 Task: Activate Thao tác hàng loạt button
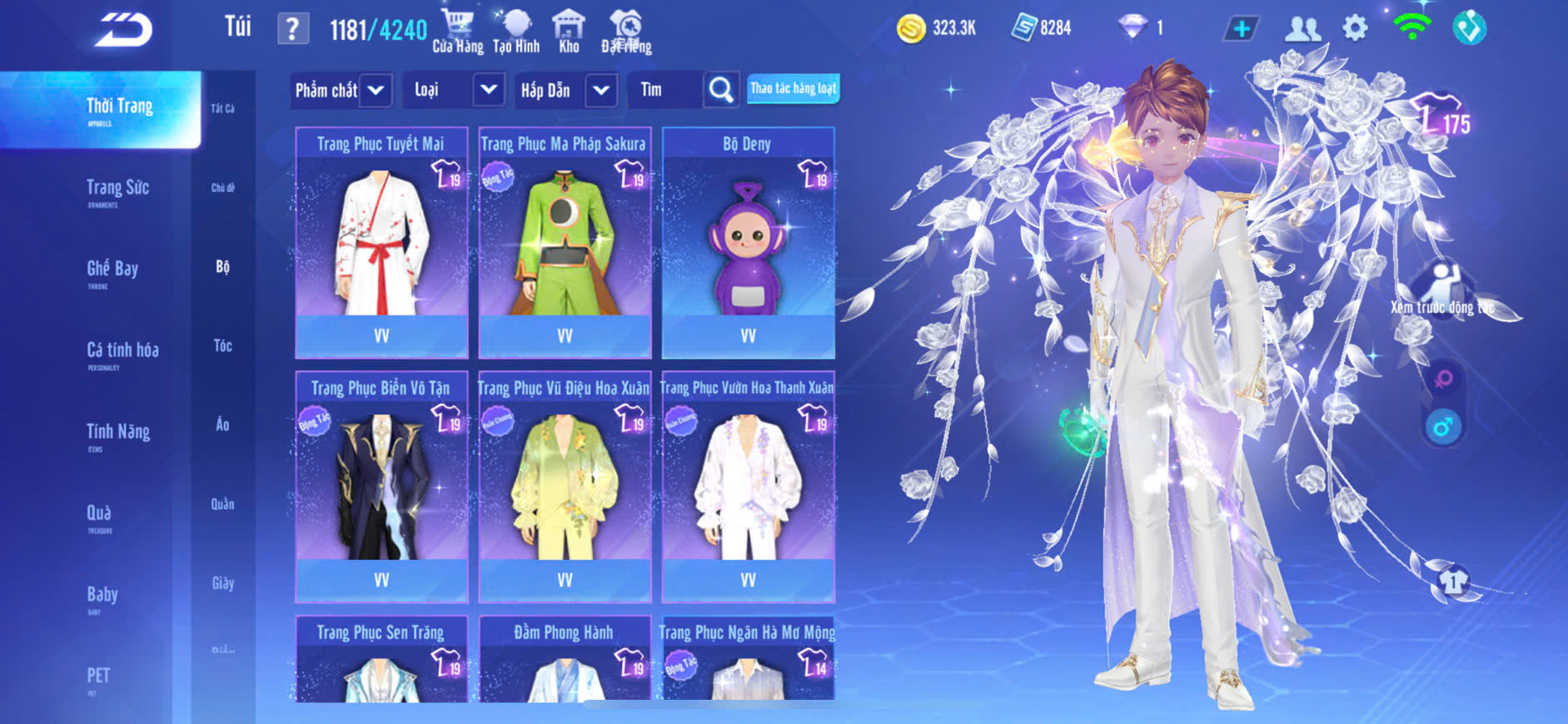click(793, 88)
